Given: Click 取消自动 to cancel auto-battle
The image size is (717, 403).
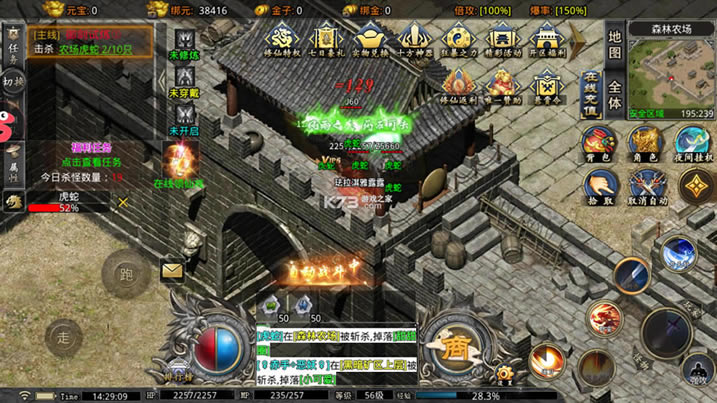Looking at the screenshot, I should tap(643, 185).
